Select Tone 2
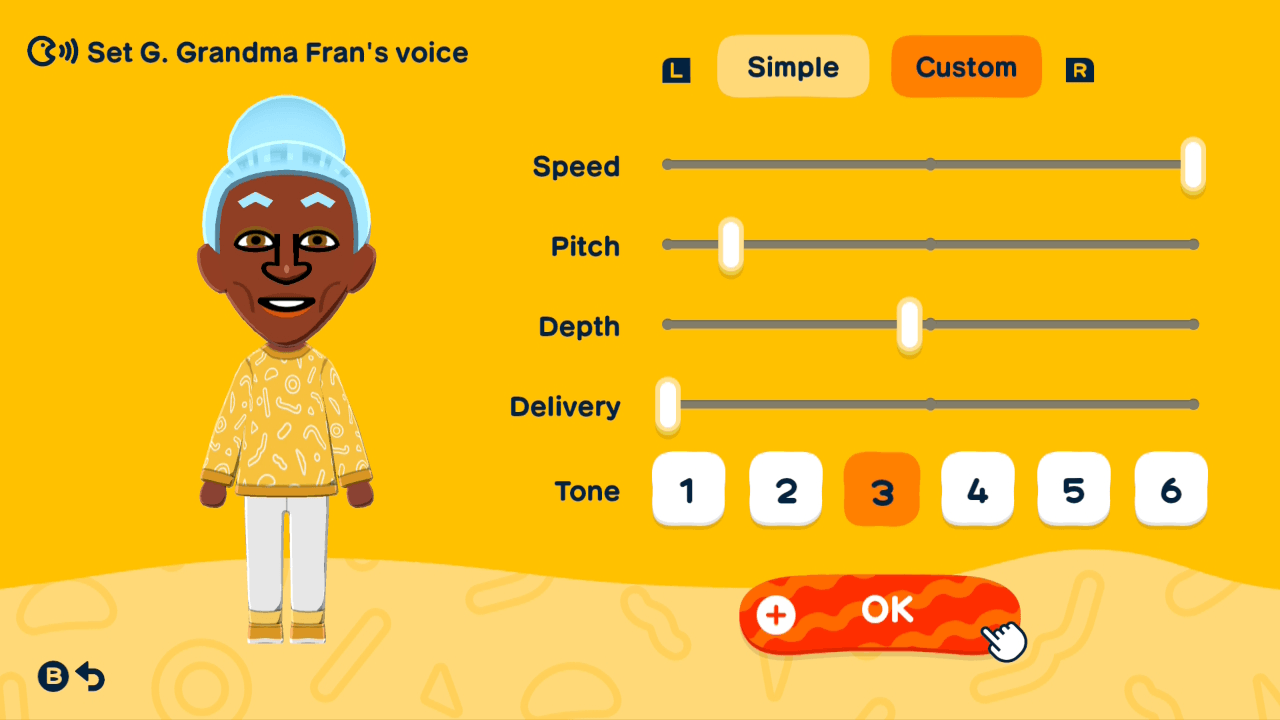Image resolution: width=1280 pixels, height=720 pixels. pyautogui.click(x=786, y=489)
